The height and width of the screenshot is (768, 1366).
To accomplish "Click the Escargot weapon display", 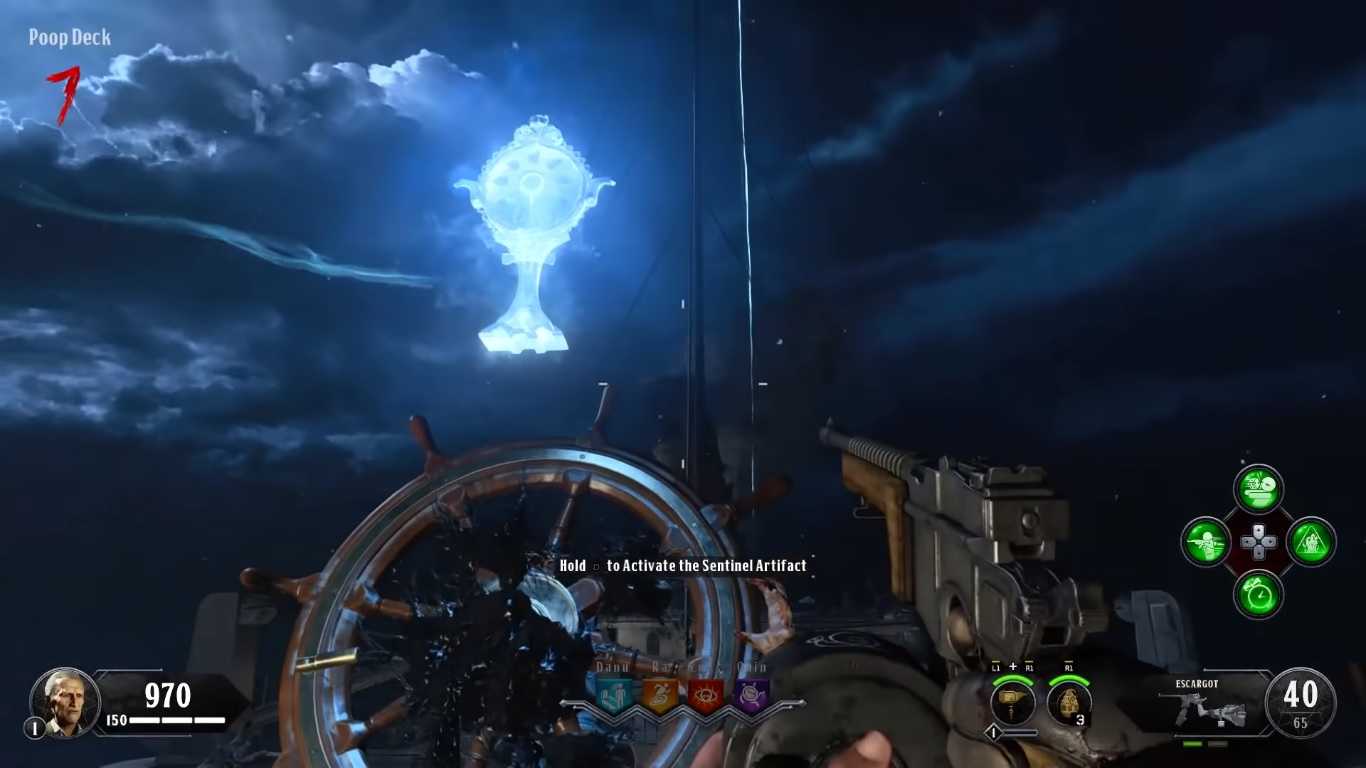I will [x=1211, y=707].
